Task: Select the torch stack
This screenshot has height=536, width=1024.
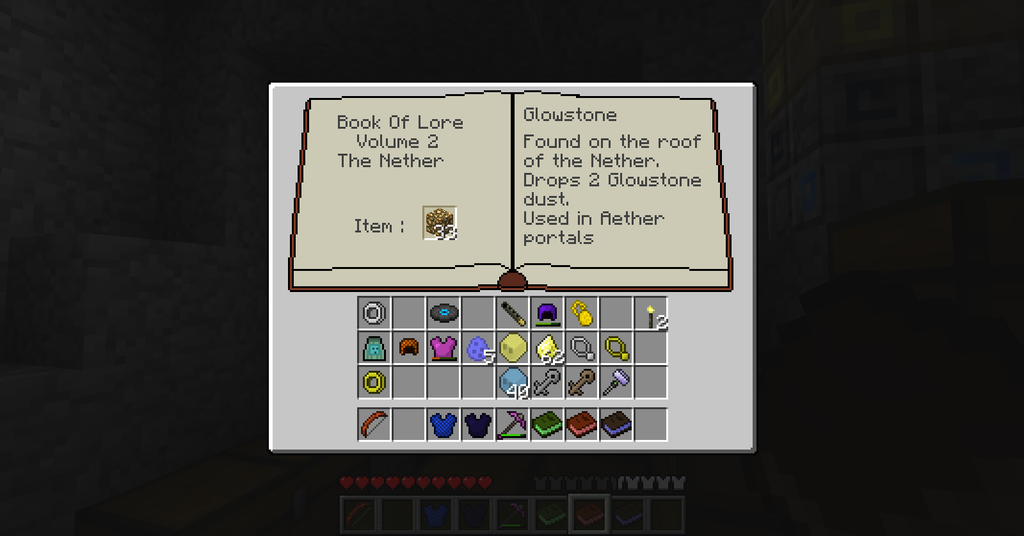Action: click(x=651, y=314)
